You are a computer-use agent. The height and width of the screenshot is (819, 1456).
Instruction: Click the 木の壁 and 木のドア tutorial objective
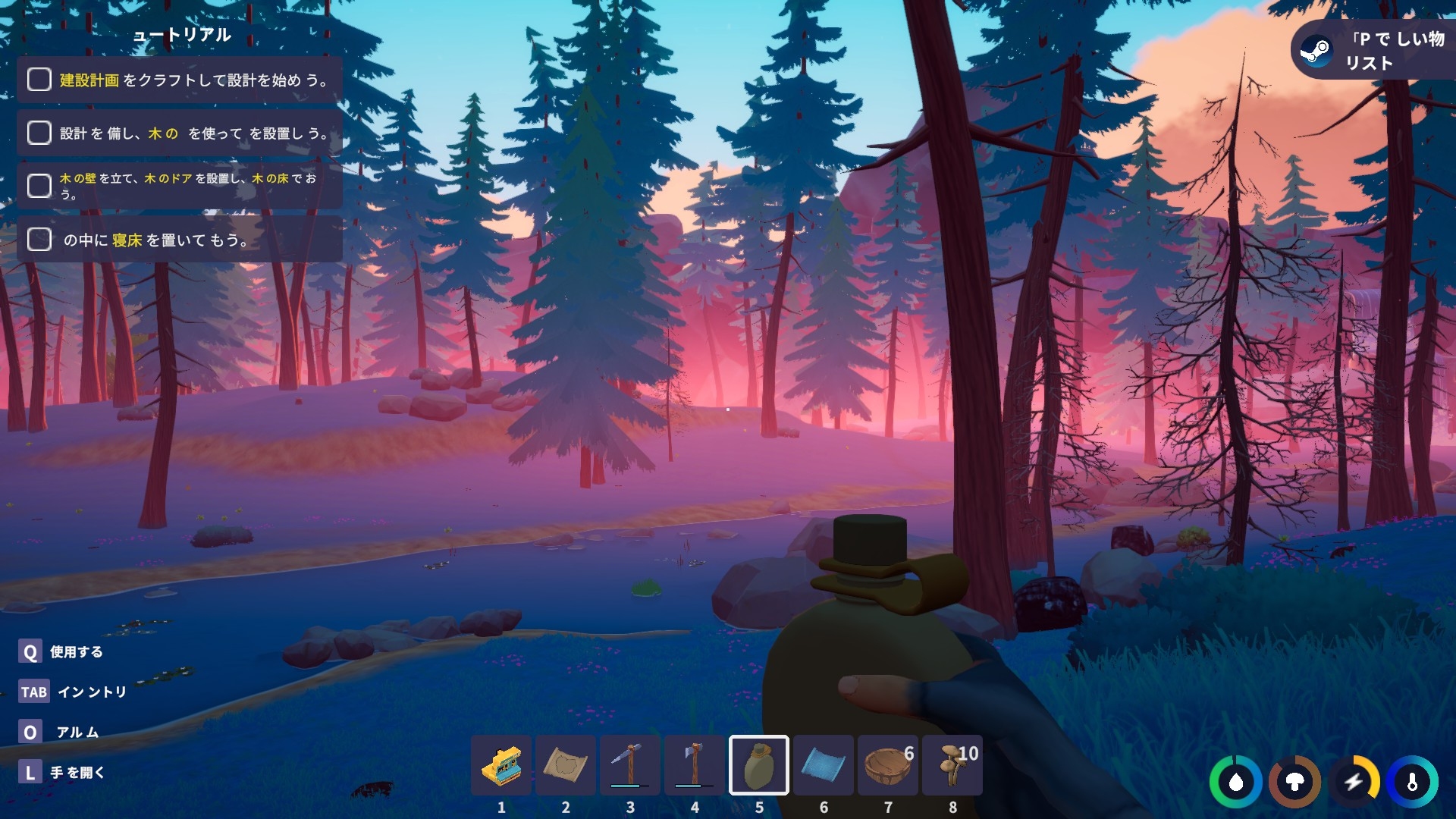pyautogui.click(x=180, y=186)
